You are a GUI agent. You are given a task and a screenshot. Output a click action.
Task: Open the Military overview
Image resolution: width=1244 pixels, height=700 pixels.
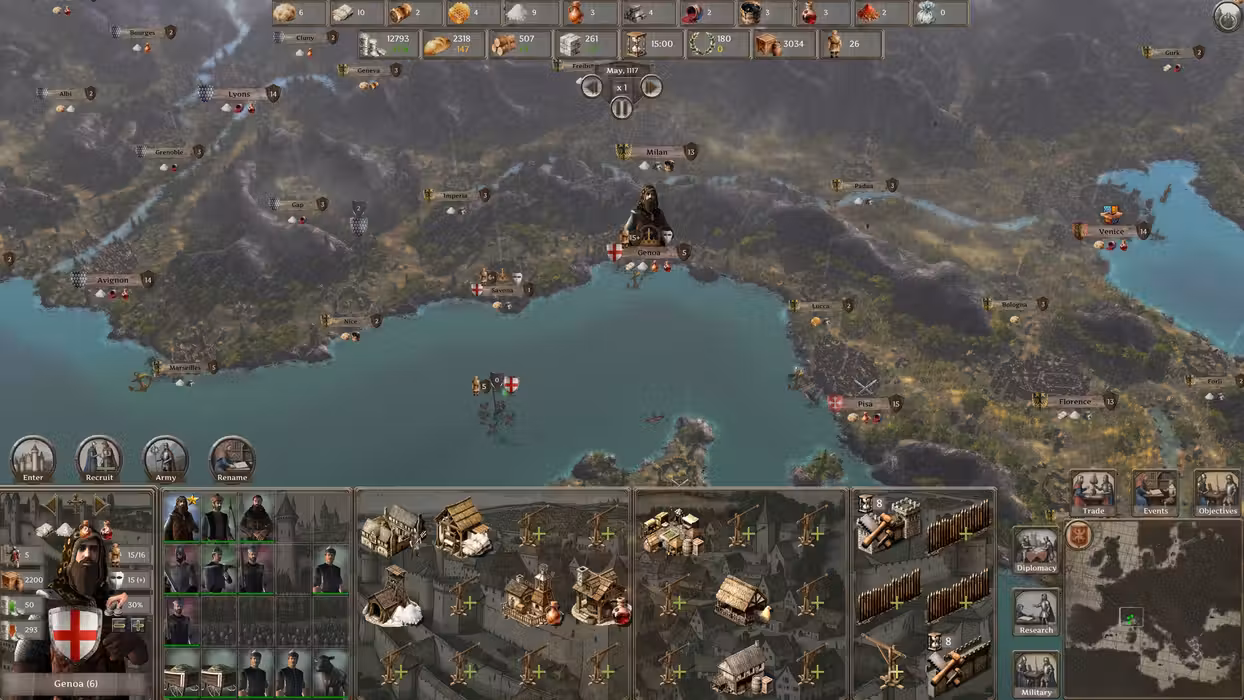click(1036, 672)
